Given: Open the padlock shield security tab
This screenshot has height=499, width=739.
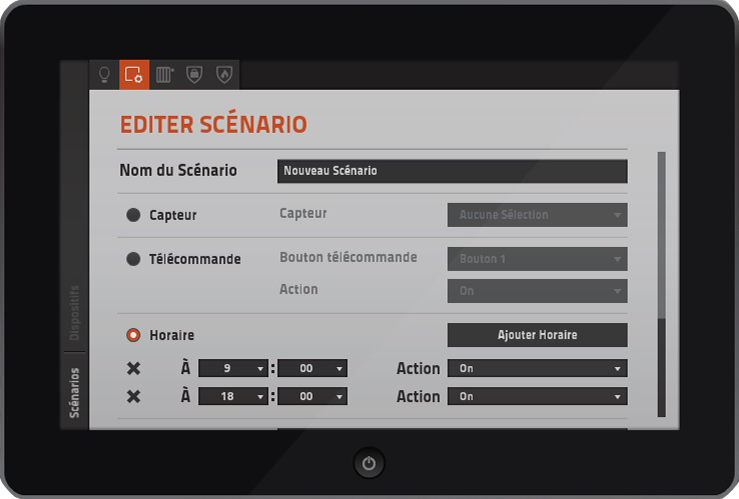Looking at the screenshot, I should click(x=195, y=74).
